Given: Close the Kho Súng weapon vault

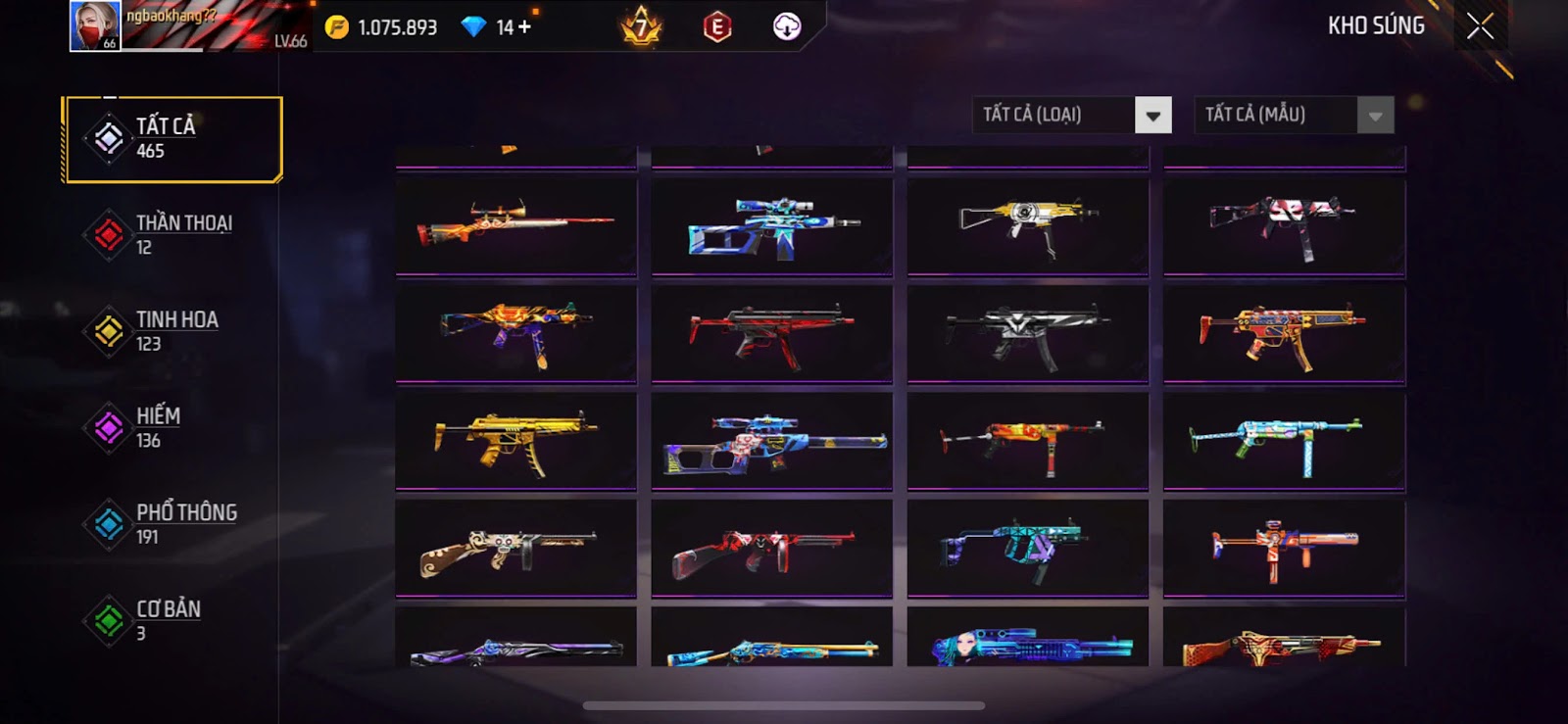Looking at the screenshot, I should click(1480, 26).
